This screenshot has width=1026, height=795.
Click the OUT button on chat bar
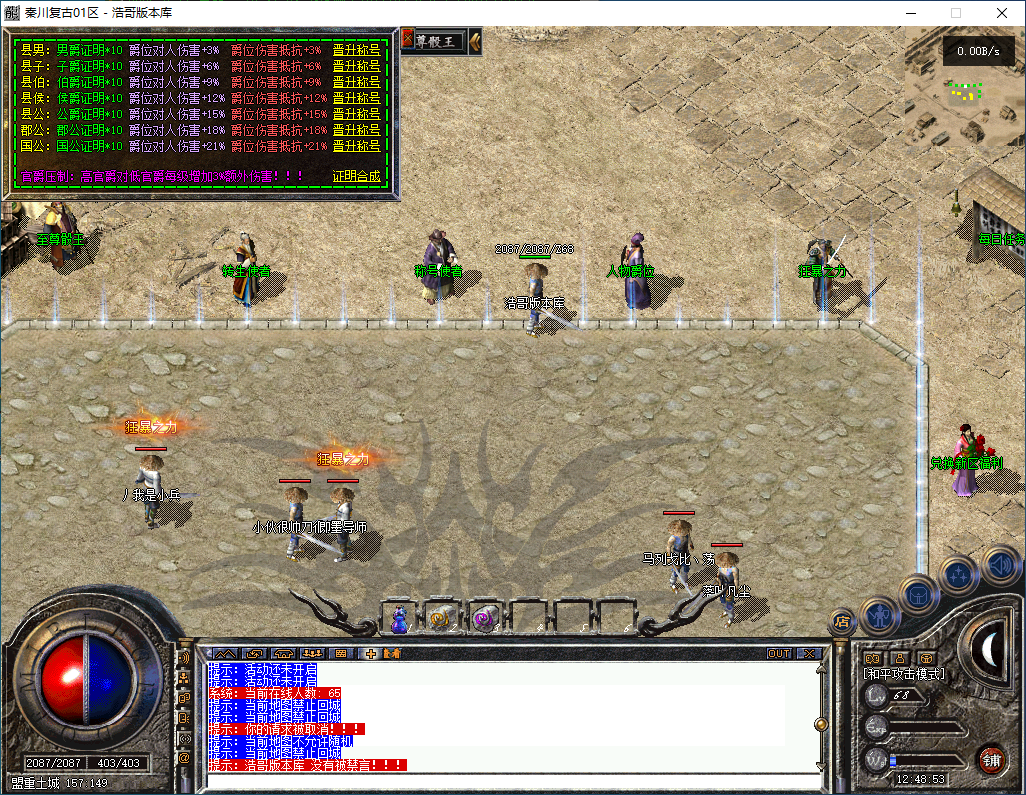pyautogui.click(x=779, y=654)
